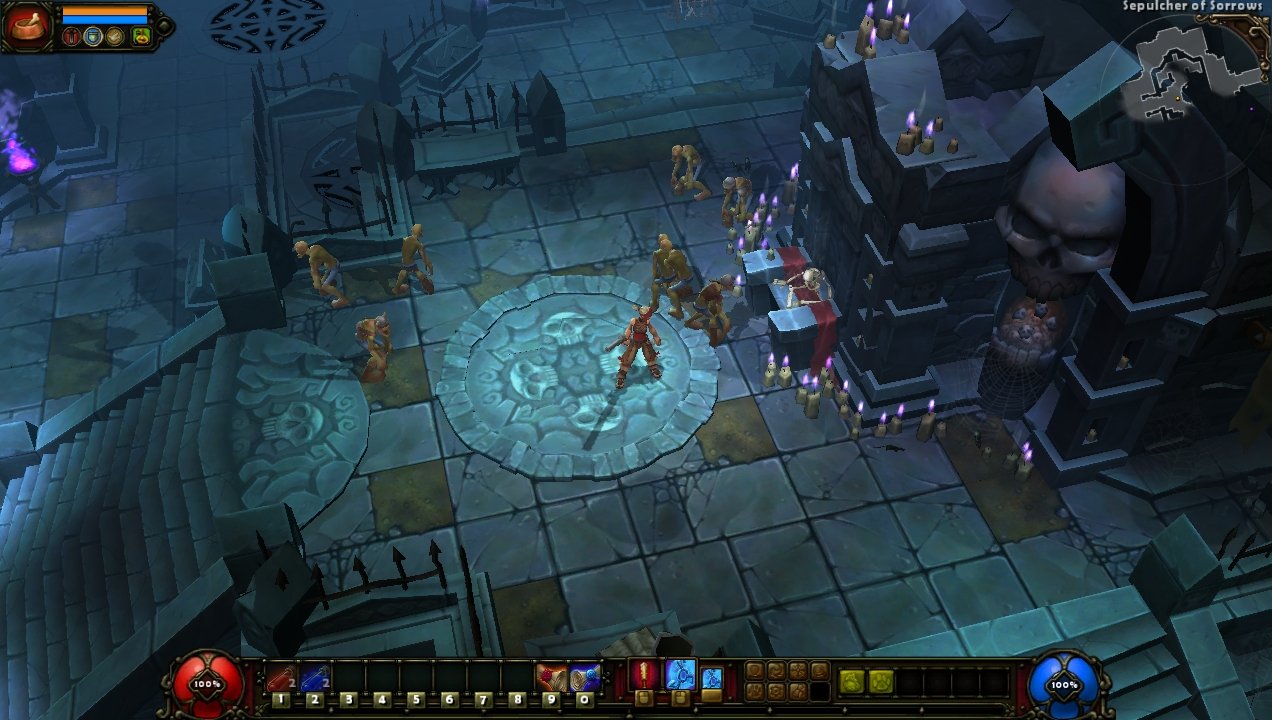
Task: Use the blue mana potion in slot 2
Action: coord(314,678)
